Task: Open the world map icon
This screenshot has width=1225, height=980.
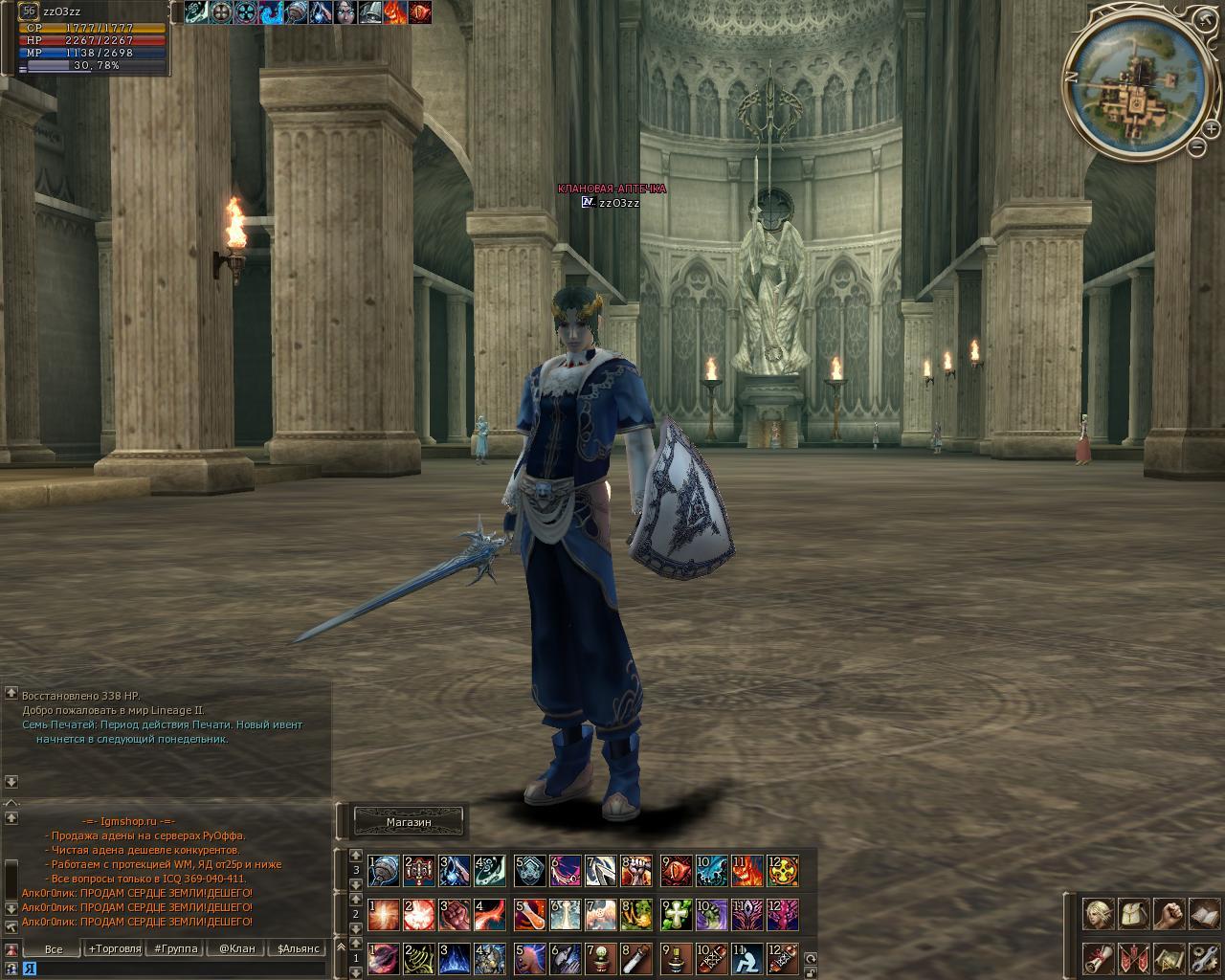Action: 1169,957
